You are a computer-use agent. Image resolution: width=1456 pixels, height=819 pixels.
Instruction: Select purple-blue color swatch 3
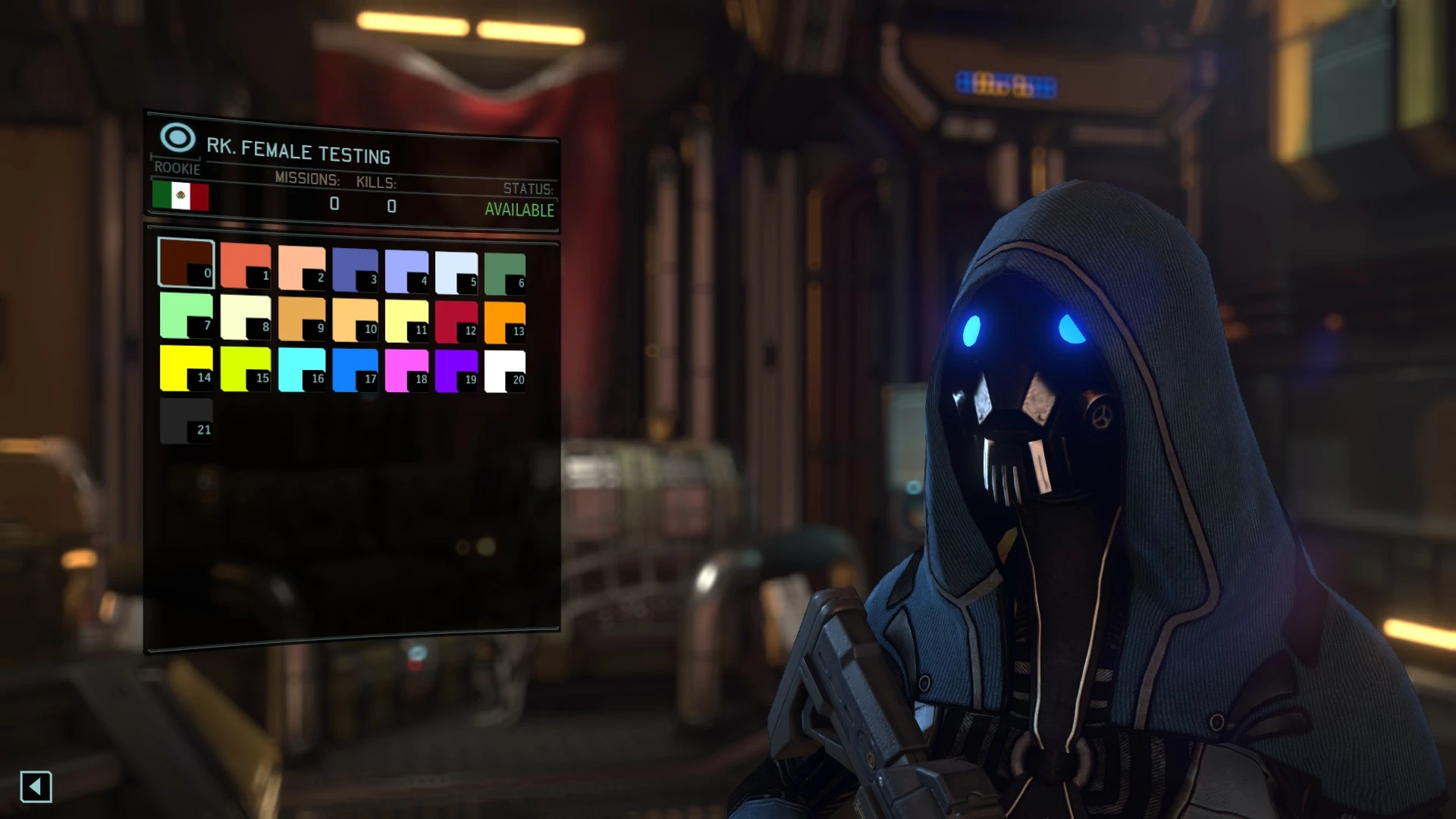point(355,264)
